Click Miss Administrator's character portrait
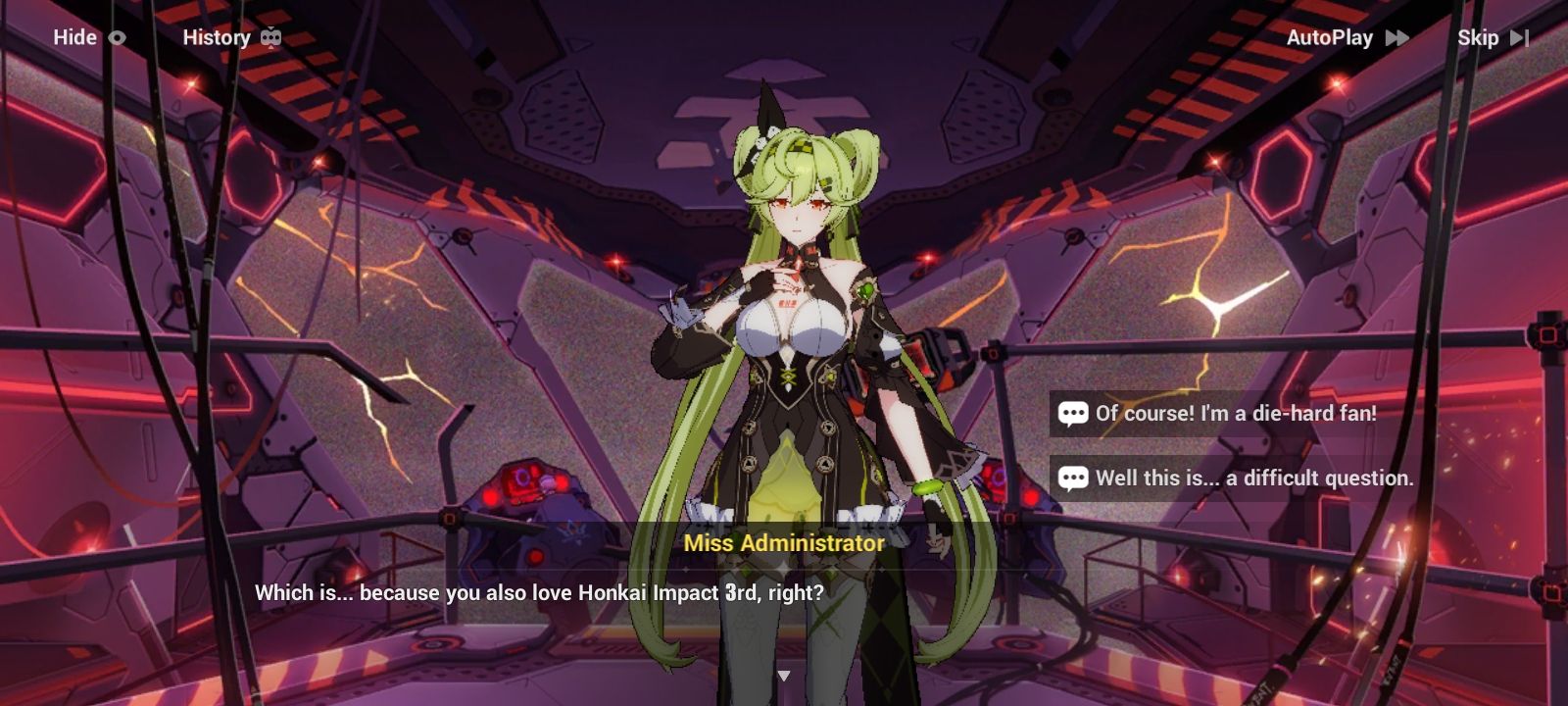This screenshot has width=1568, height=706. [794, 324]
